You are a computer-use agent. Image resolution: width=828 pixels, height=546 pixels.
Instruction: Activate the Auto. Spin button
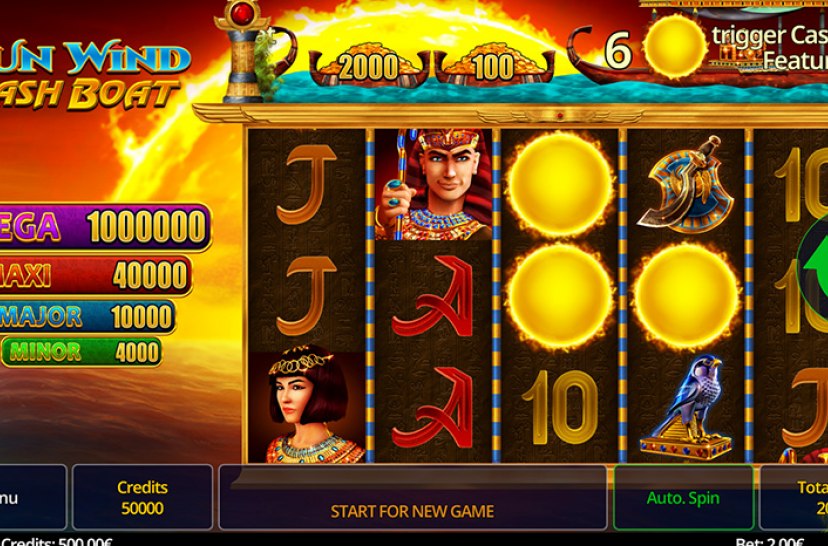pos(683,497)
